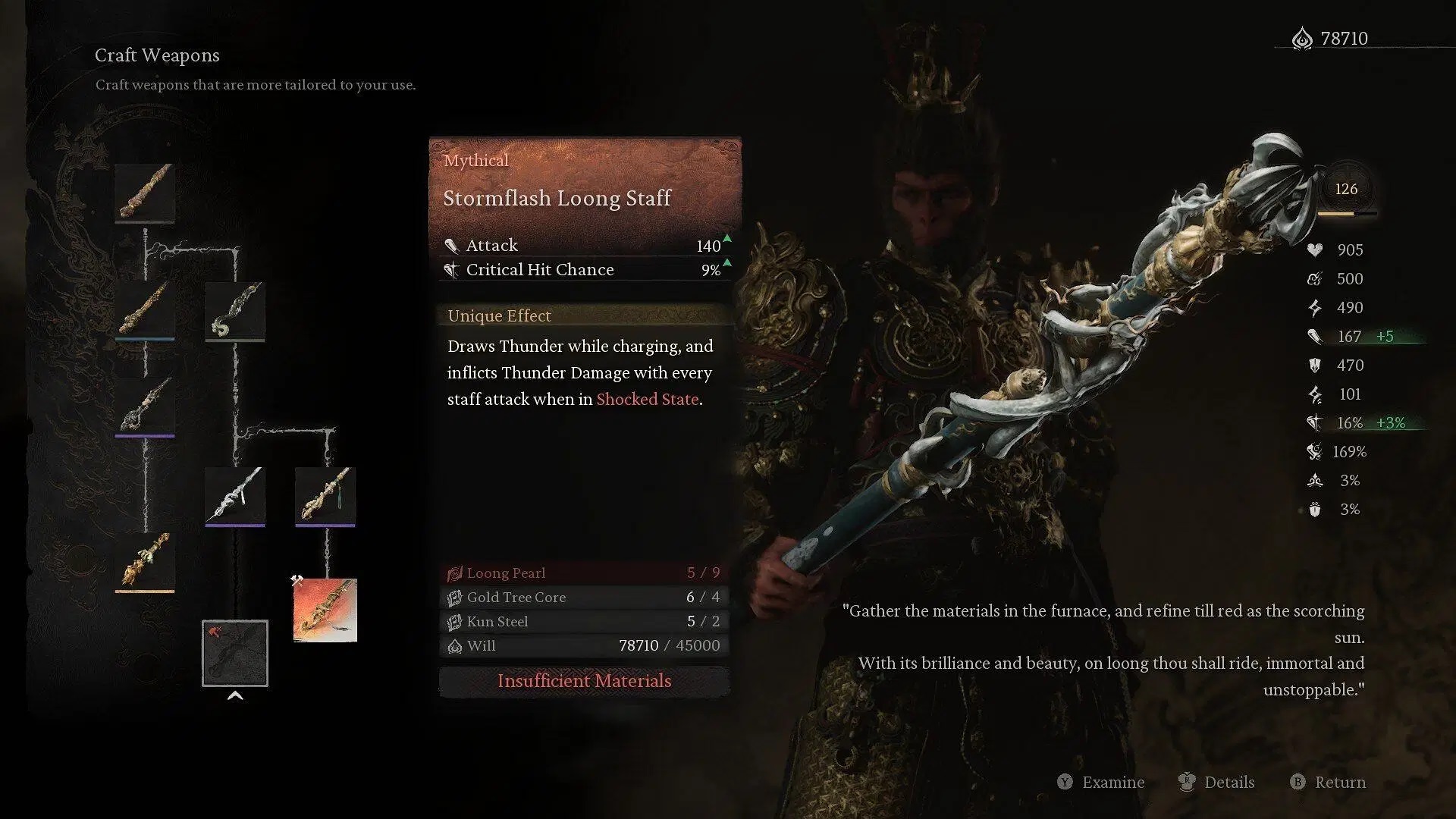Select the Kun Steel material row
Screen dimensions: 1456x819
click(584, 622)
